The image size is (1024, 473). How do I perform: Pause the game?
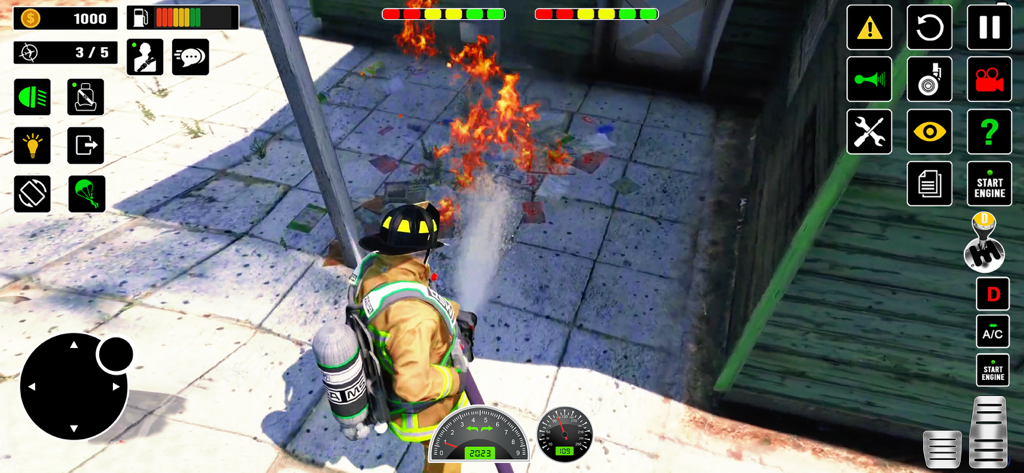tap(989, 28)
